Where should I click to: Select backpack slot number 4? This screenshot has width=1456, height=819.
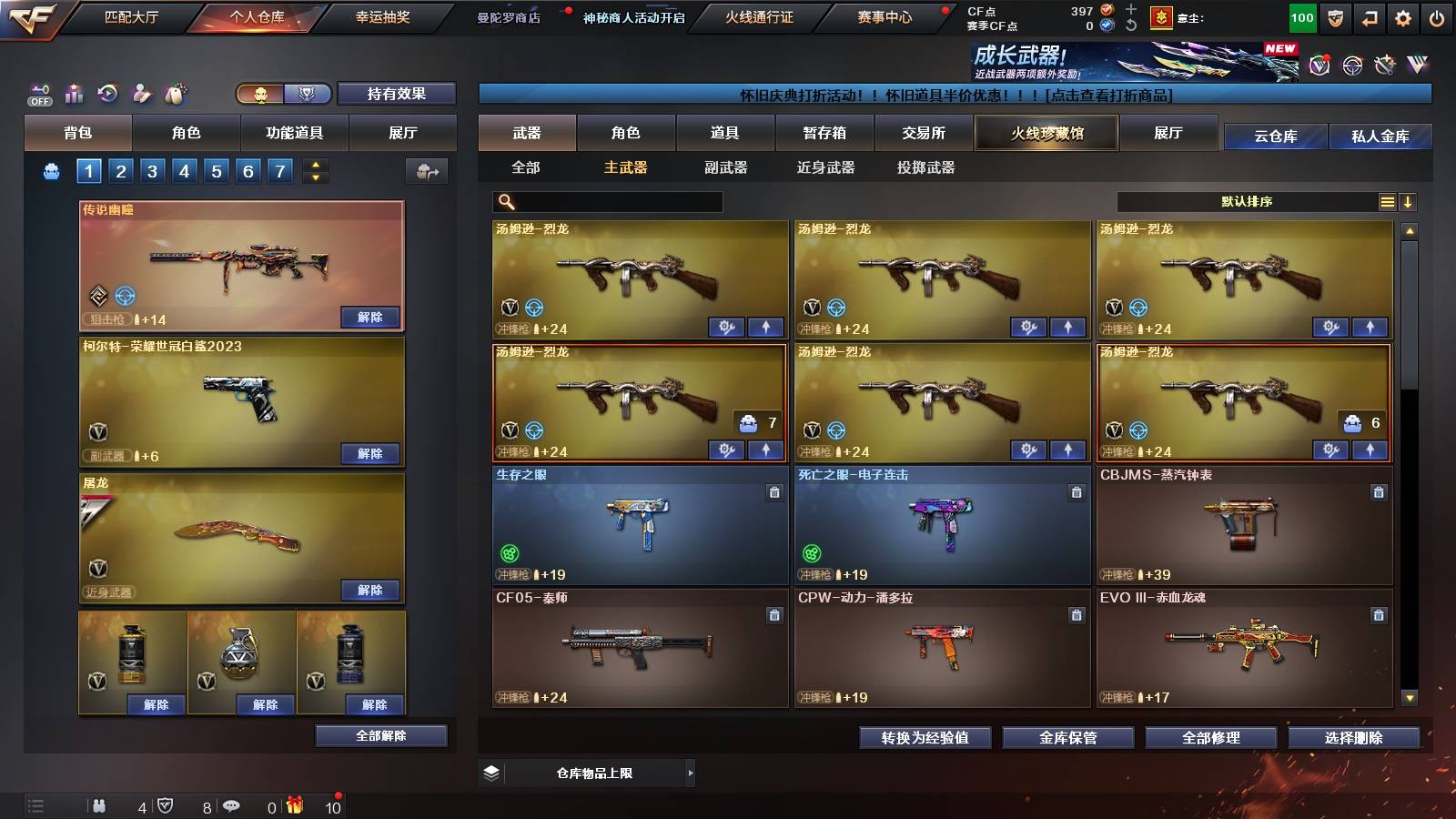[x=186, y=170]
